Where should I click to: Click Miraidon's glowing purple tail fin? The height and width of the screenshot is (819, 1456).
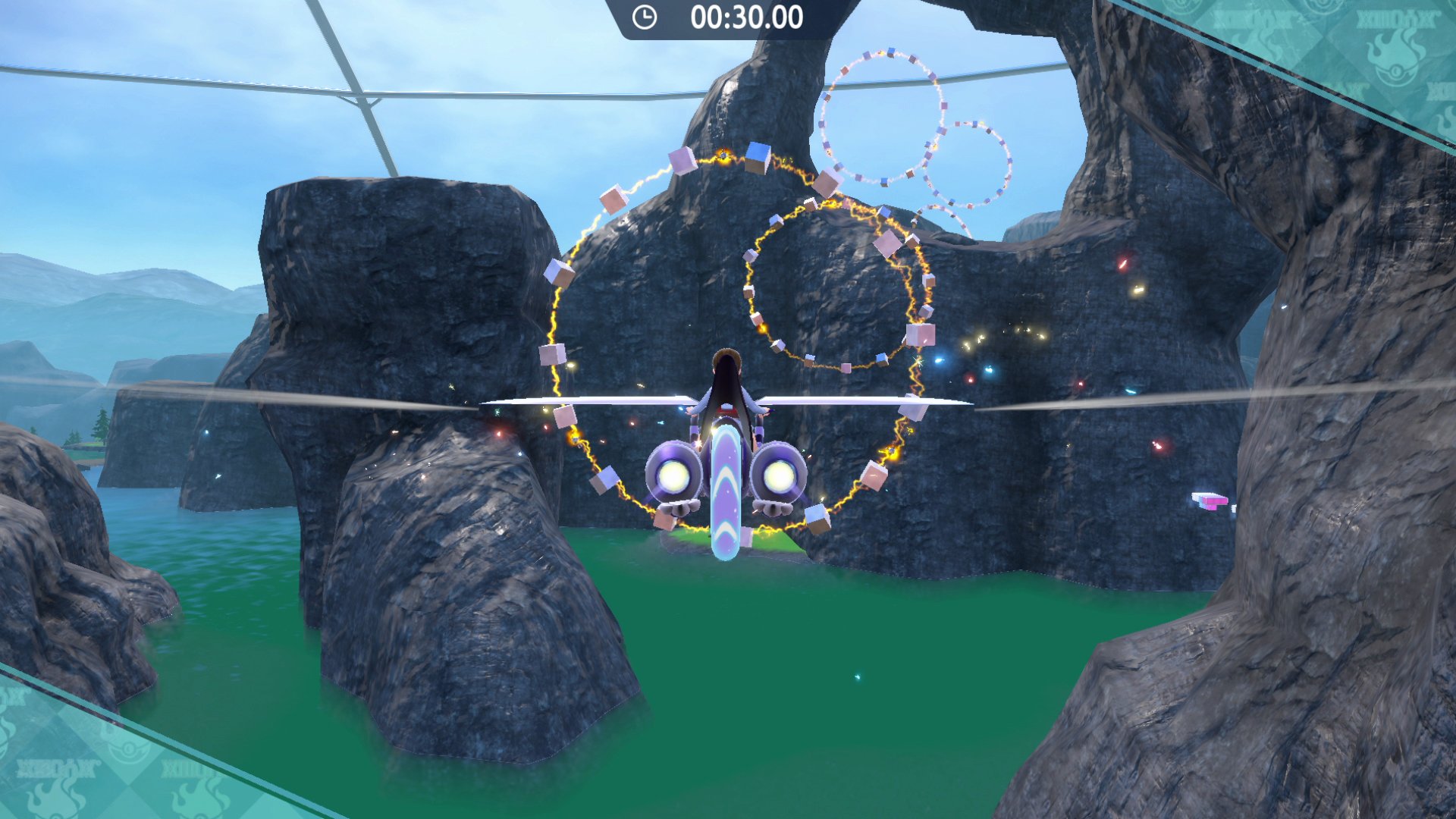click(x=726, y=493)
